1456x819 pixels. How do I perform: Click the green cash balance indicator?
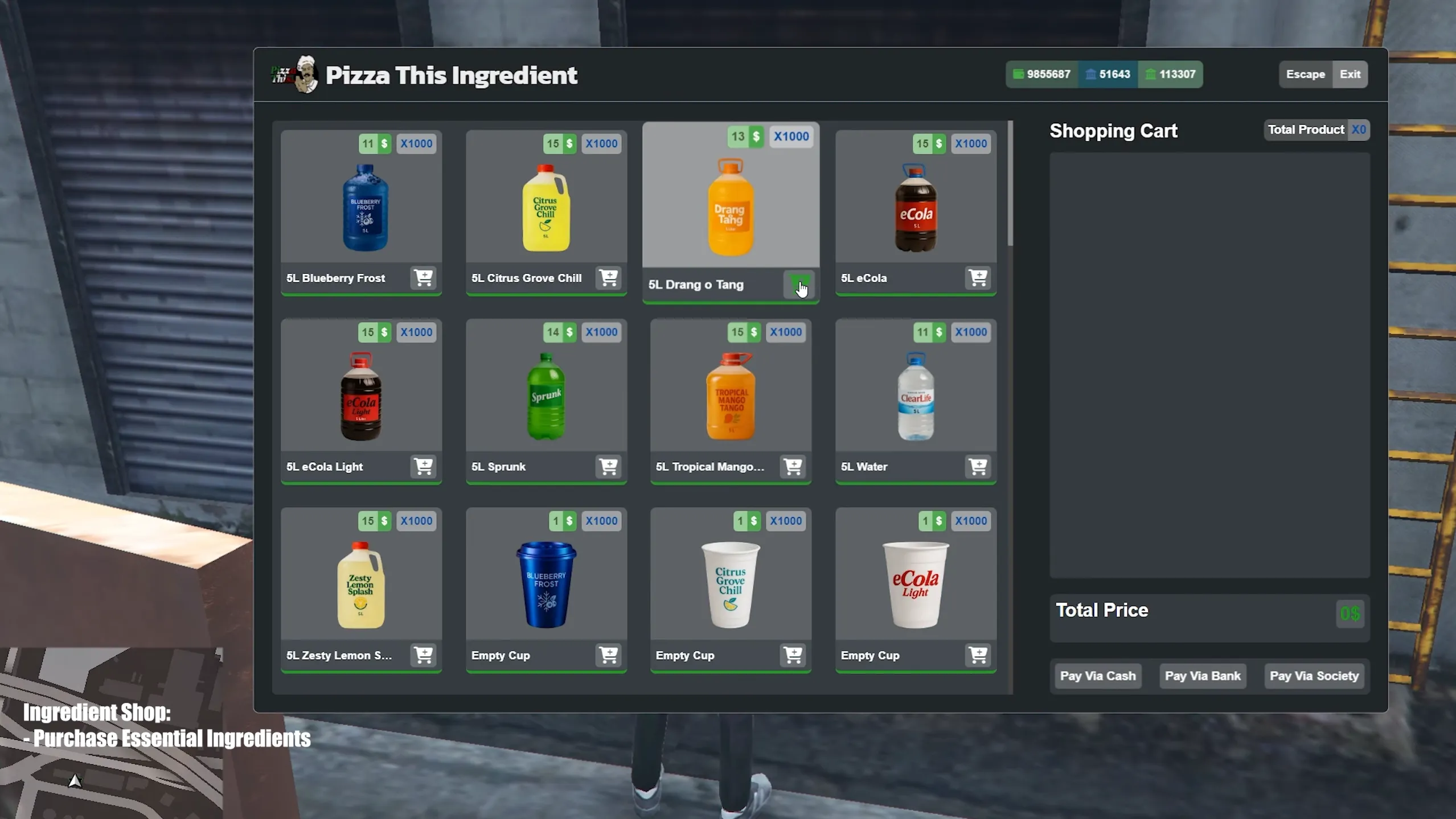click(x=1041, y=74)
